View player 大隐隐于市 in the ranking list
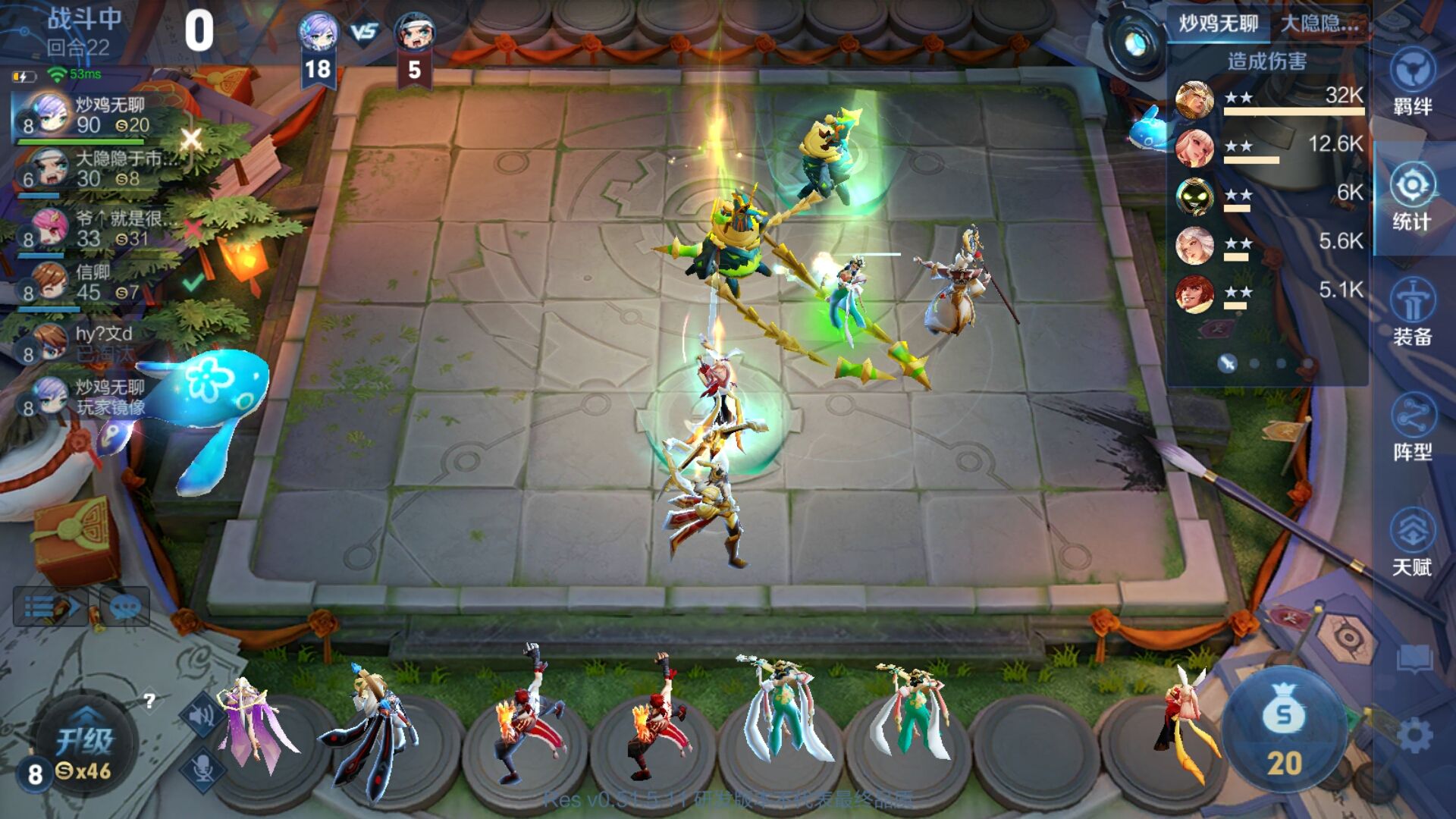 pyautogui.click(x=91, y=168)
